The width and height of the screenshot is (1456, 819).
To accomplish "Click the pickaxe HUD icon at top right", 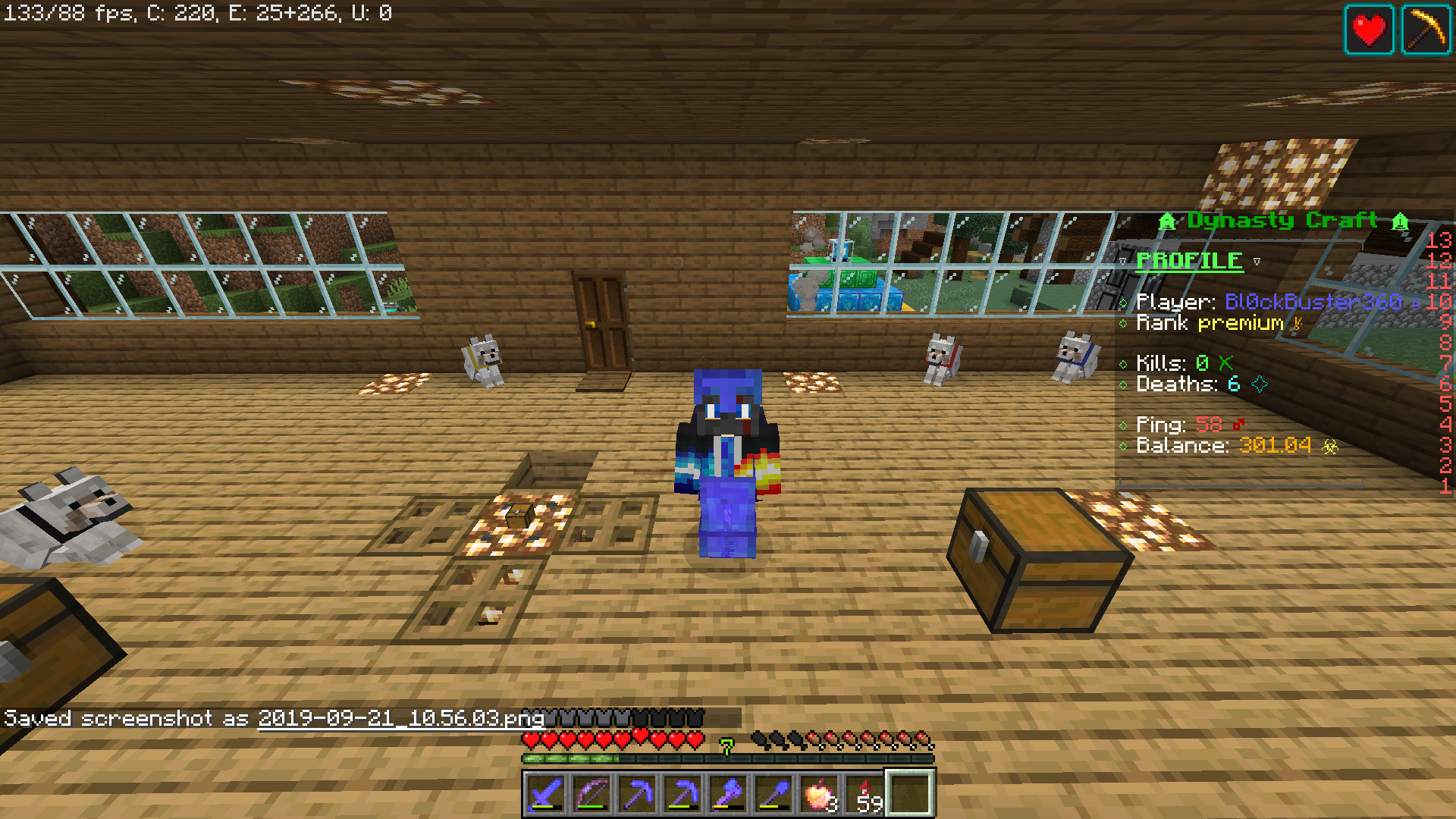I will click(x=1428, y=30).
